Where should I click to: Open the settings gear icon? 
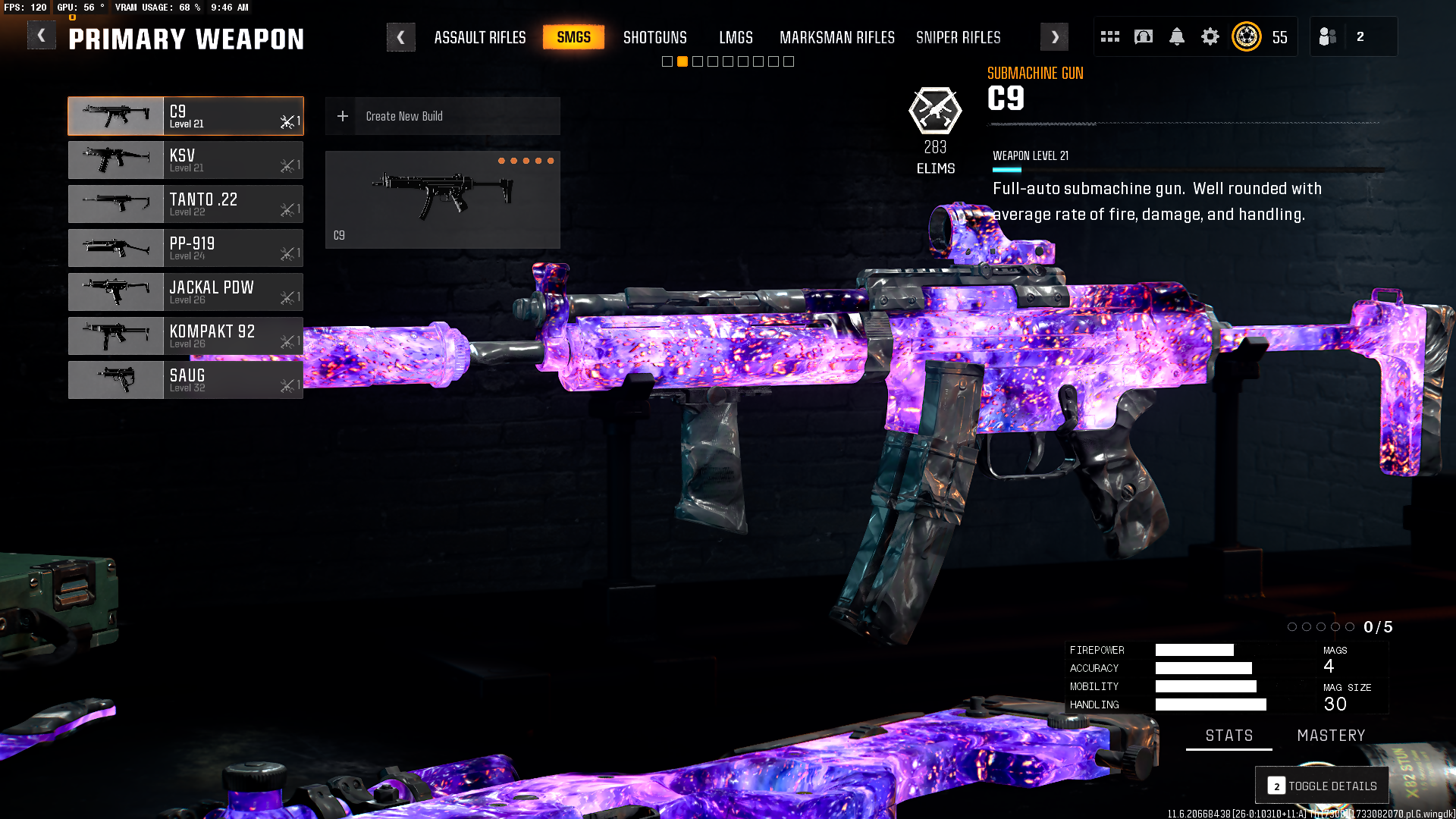[1210, 36]
